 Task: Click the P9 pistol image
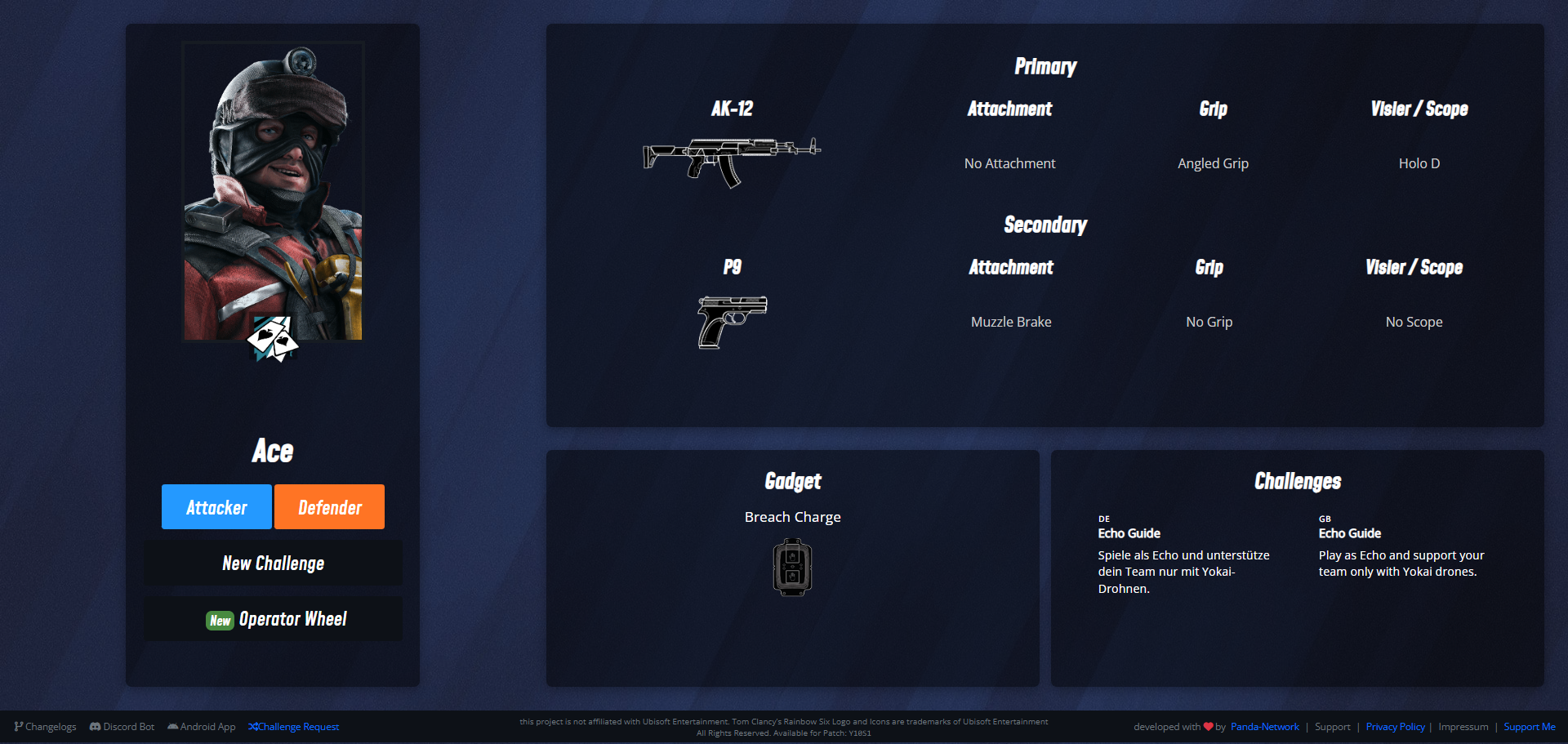click(x=732, y=321)
